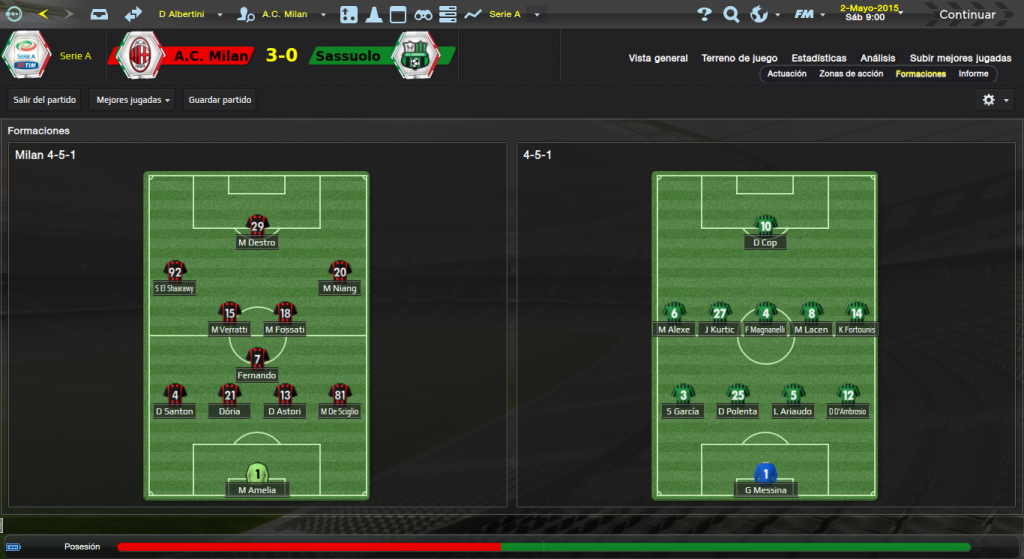Image resolution: width=1024 pixels, height=559 pixels.
Task: Save the match with Guardar partido
Action: point(220,100)
